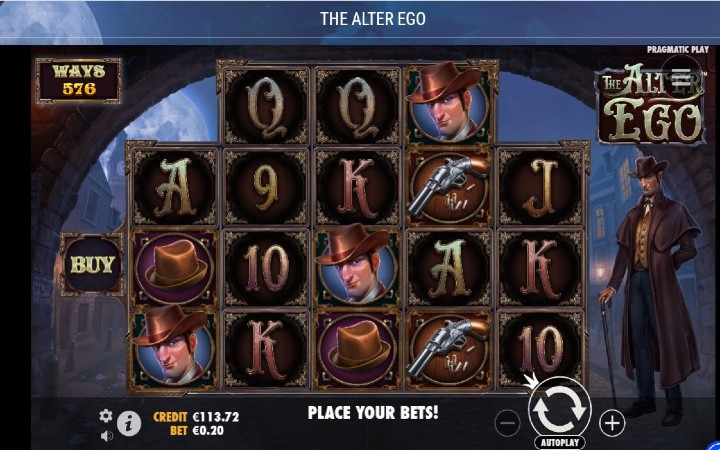Spin the reels with the circular arrows button
Viewport: 720px width, 450px height.
pyautogui.click(x=558, y=409)
